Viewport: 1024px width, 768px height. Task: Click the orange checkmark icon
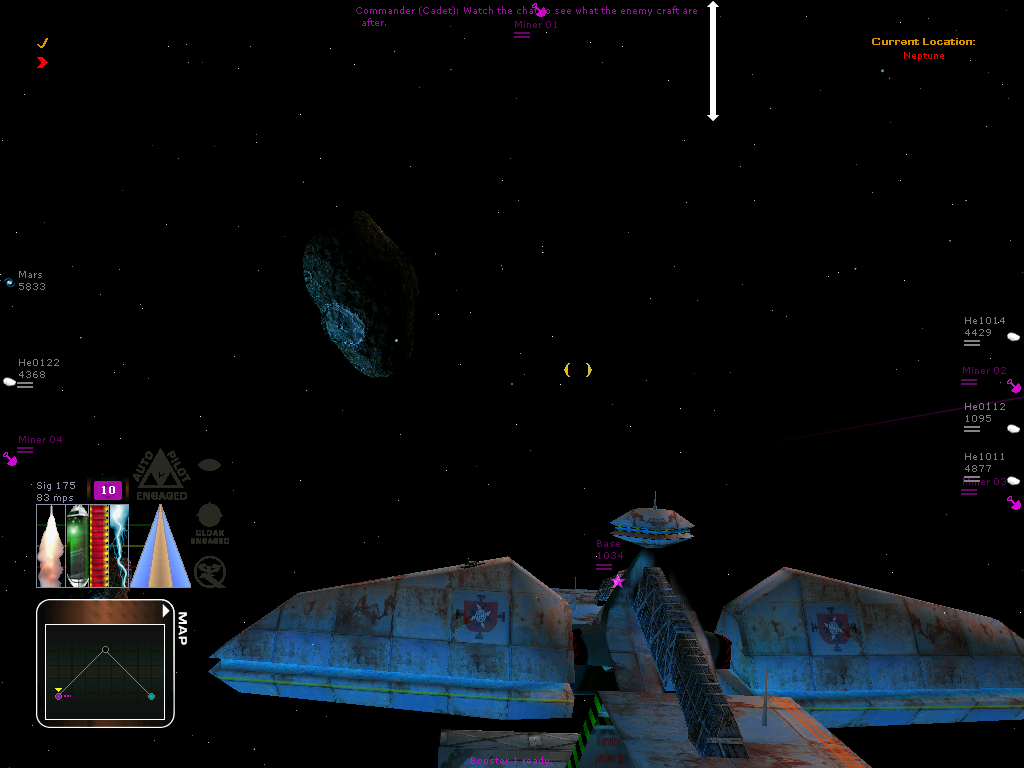point(42,43)
